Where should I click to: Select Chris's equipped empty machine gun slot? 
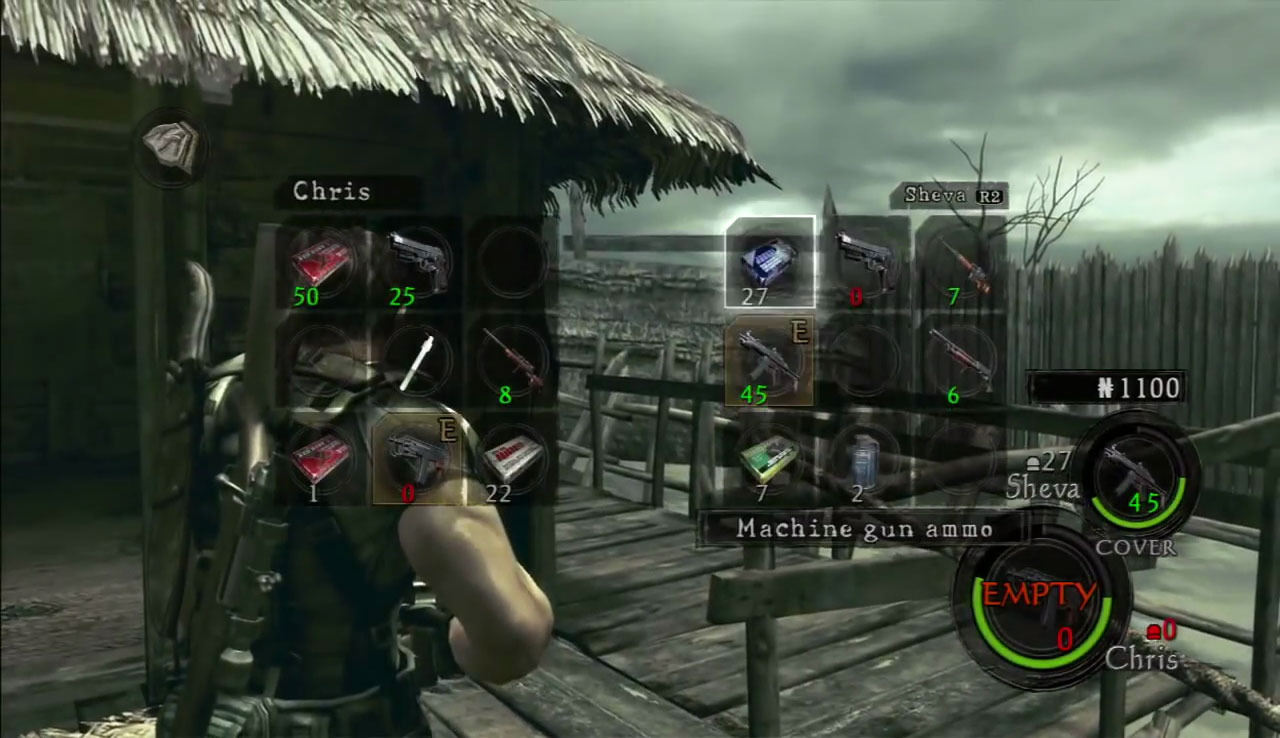(417, 459)
